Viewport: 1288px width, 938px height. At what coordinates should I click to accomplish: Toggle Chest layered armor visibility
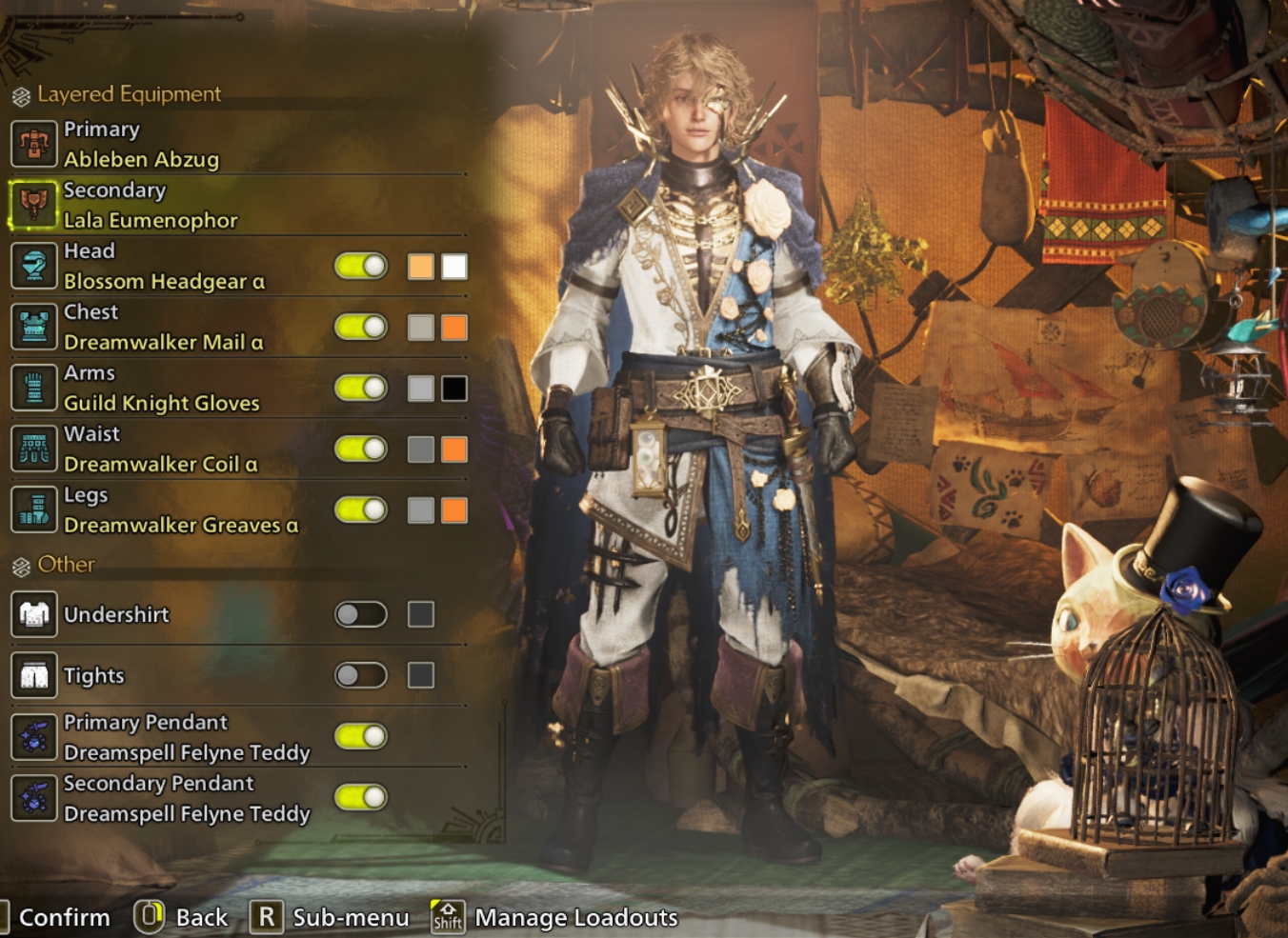[x=361, y=328]
